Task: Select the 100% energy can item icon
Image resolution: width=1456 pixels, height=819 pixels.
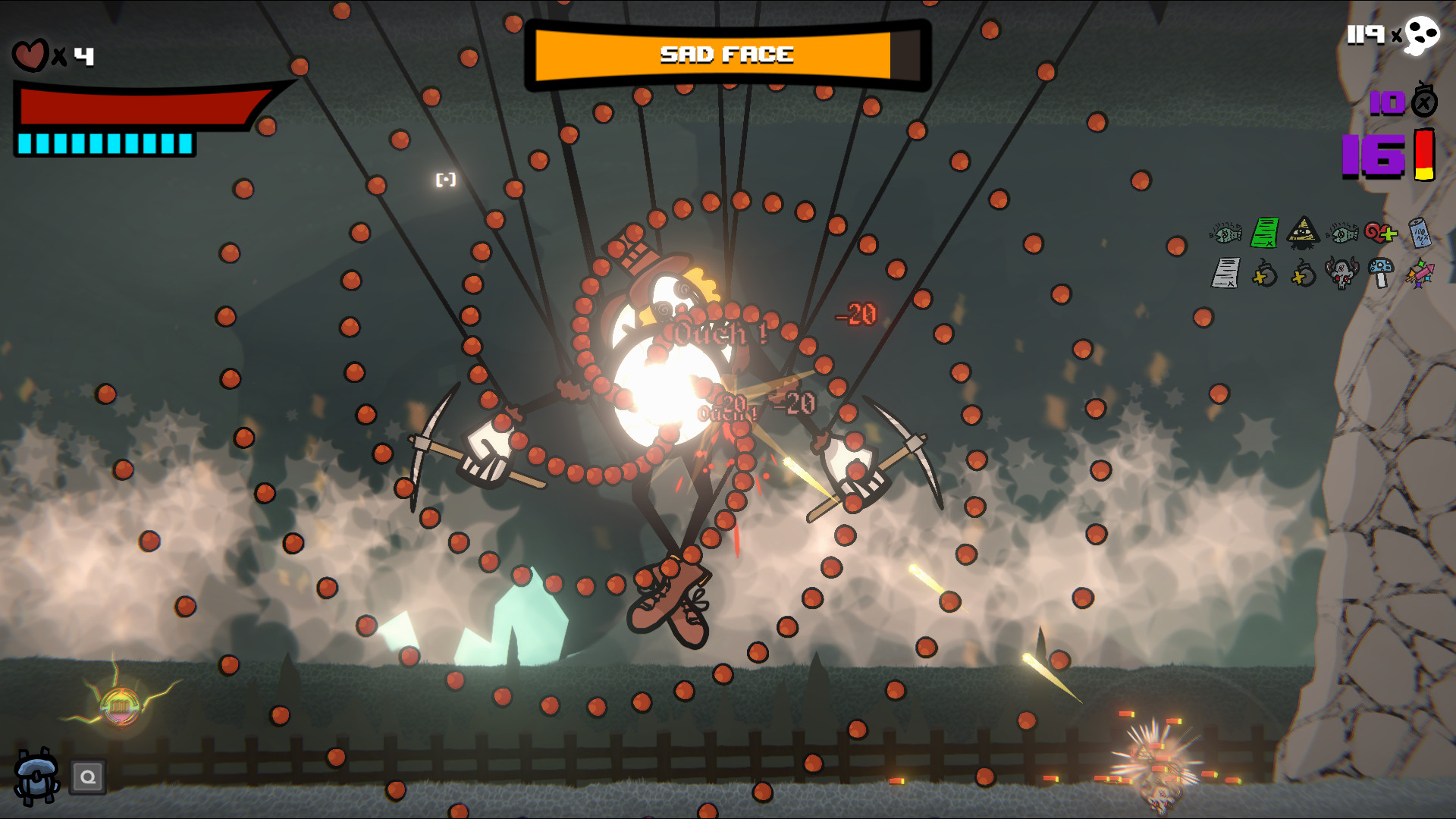Action: (1420, 233)
